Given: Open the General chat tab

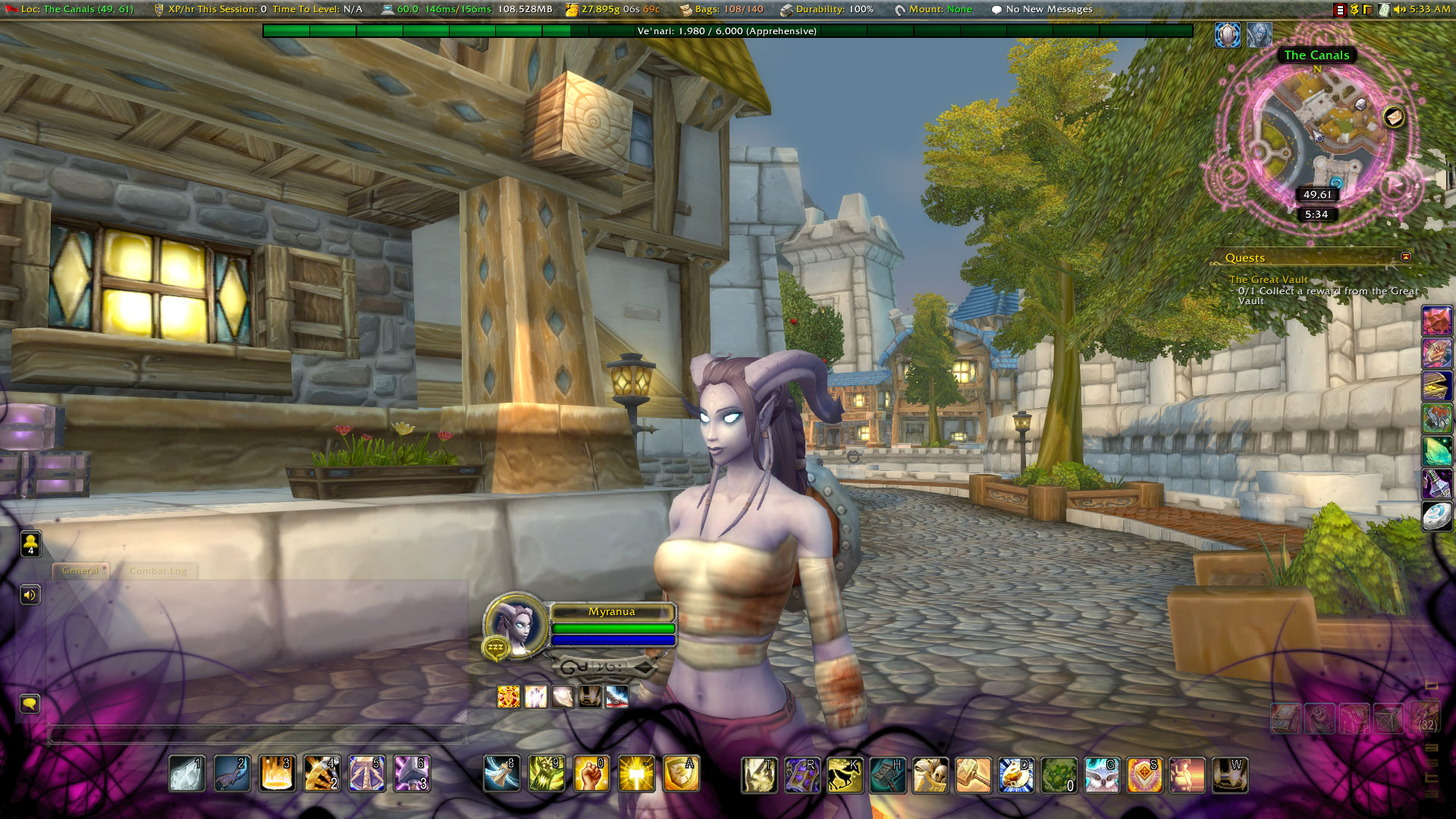Looking at the screenshot, I should pyautogui.click(x=80, y=571).
